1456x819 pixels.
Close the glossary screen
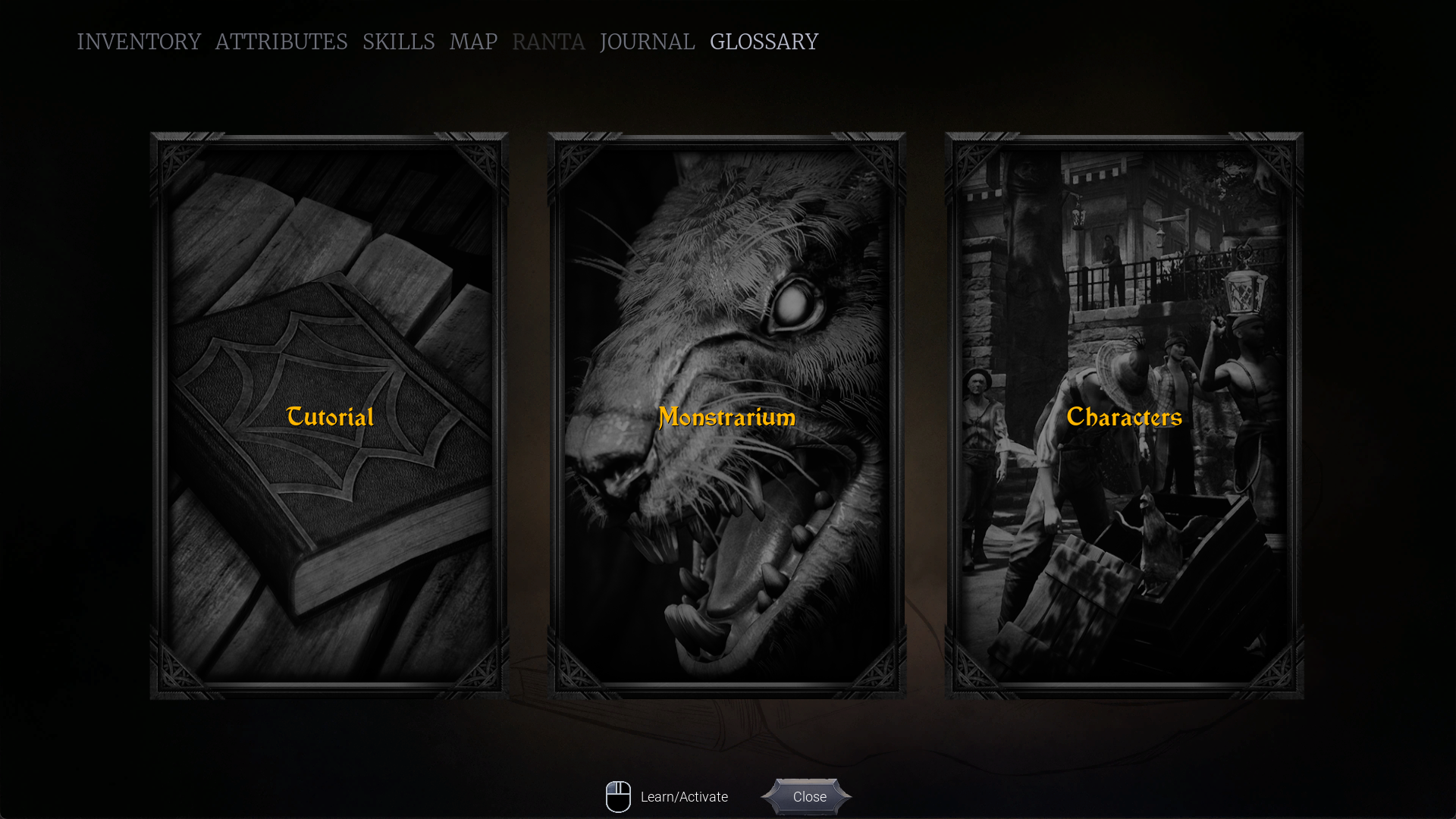(x=808, y=797)
